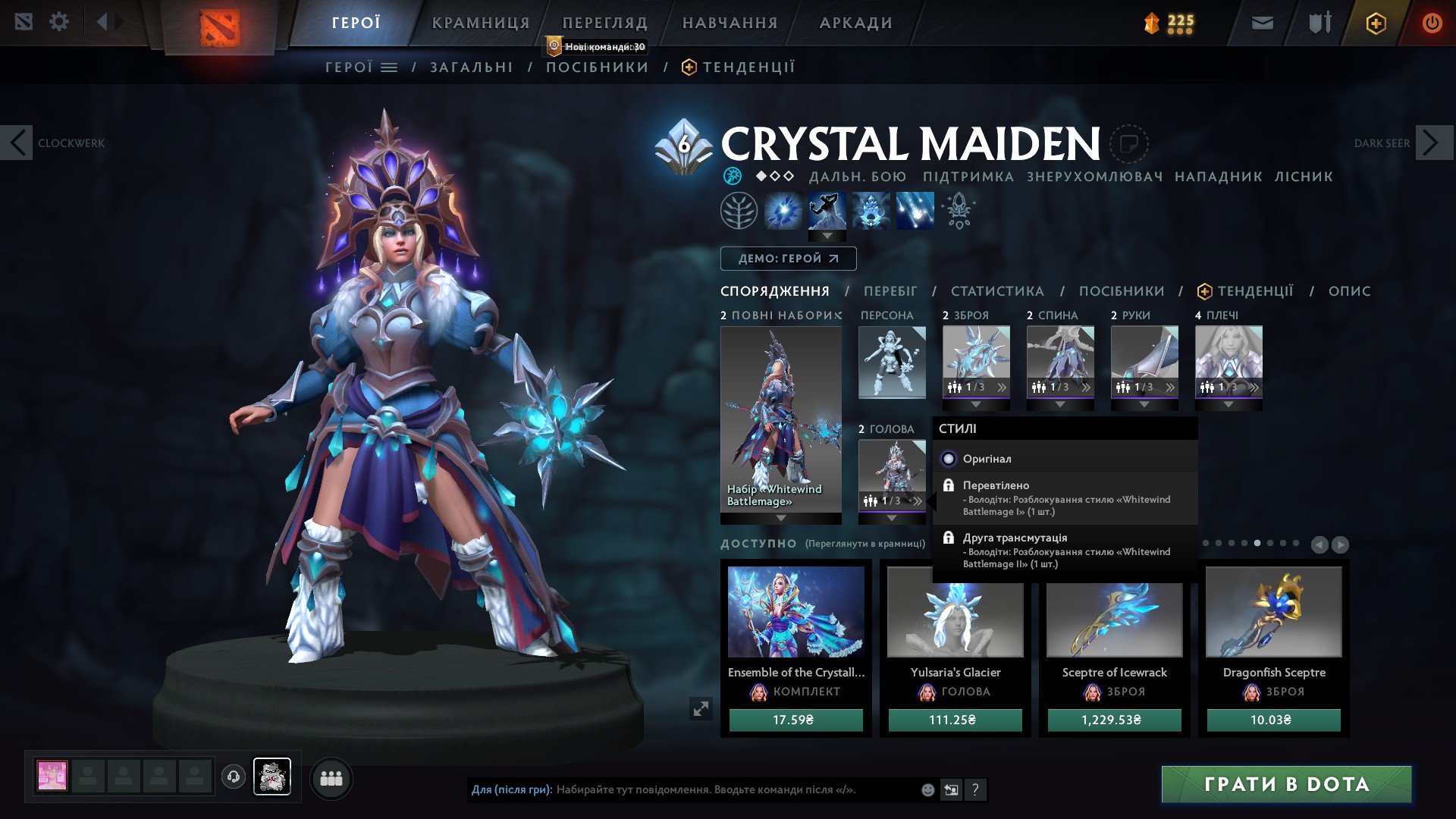
Task: Open the hero list menu next to ГЕРОЇ
Action: tap(389, 67)
